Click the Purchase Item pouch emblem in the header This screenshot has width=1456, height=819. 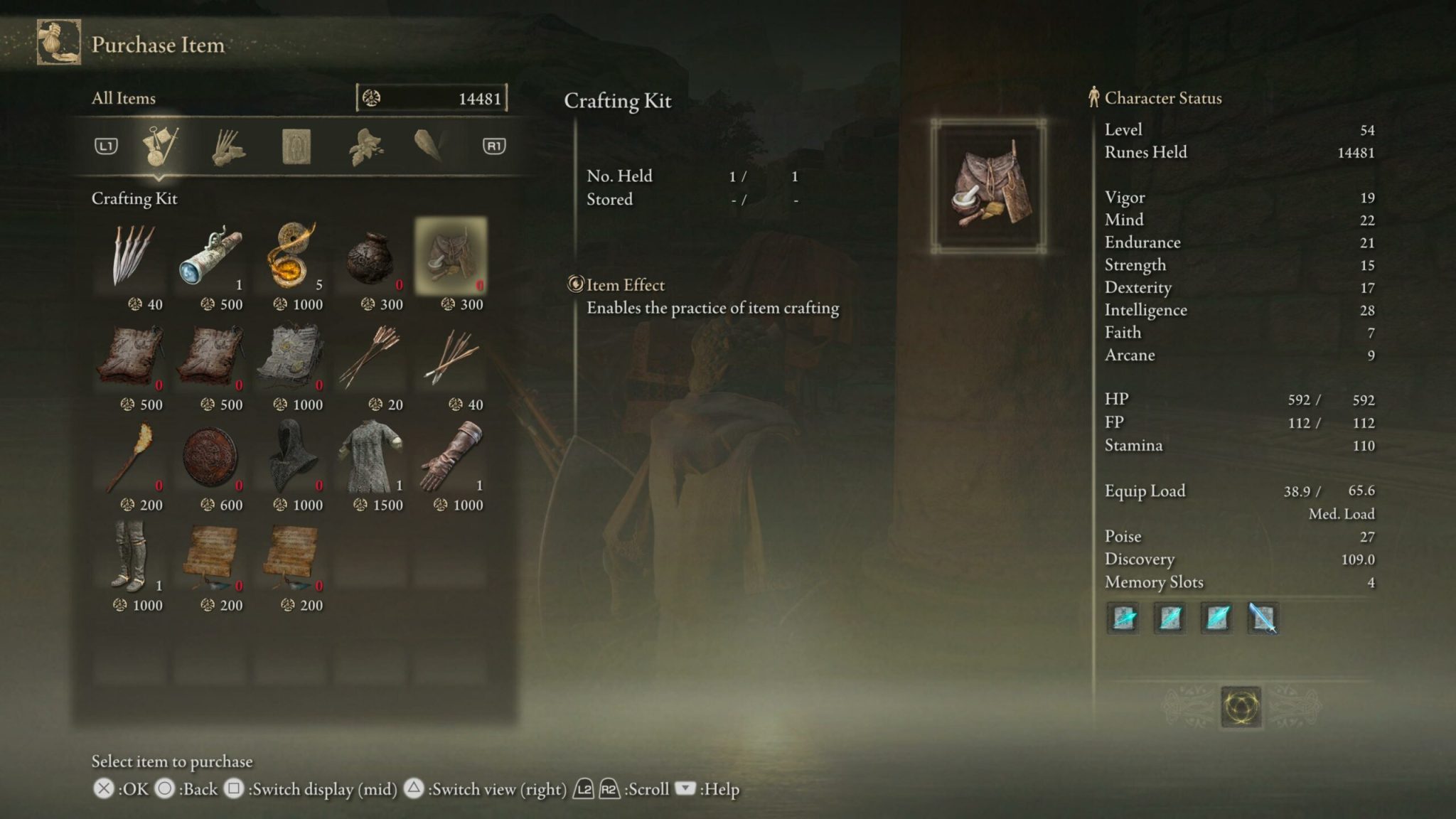click(58, 43)
